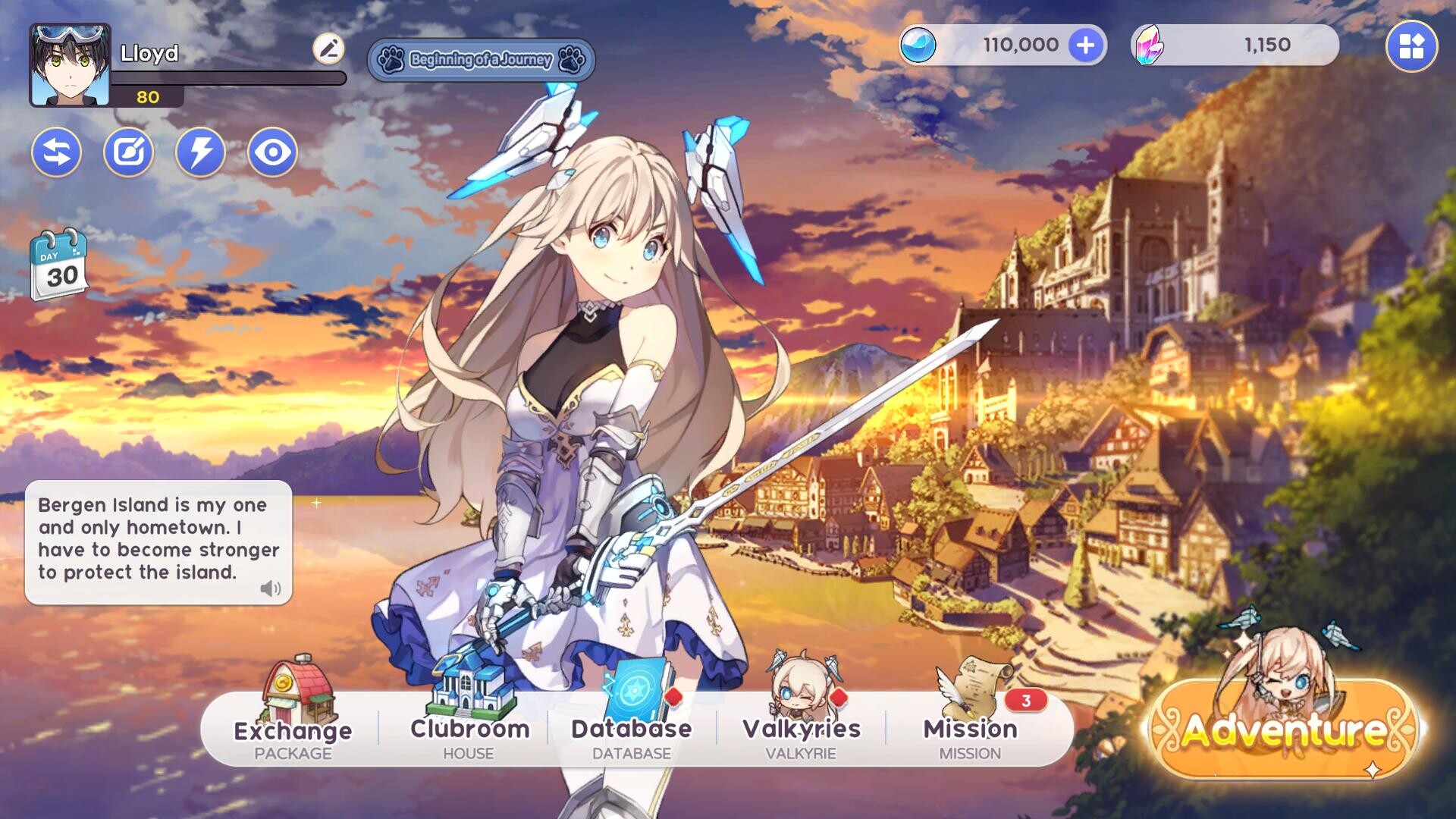This screenshot has width=1456, height=819.
Task: Tap the lightning boost icon
Action: (199, 152)
